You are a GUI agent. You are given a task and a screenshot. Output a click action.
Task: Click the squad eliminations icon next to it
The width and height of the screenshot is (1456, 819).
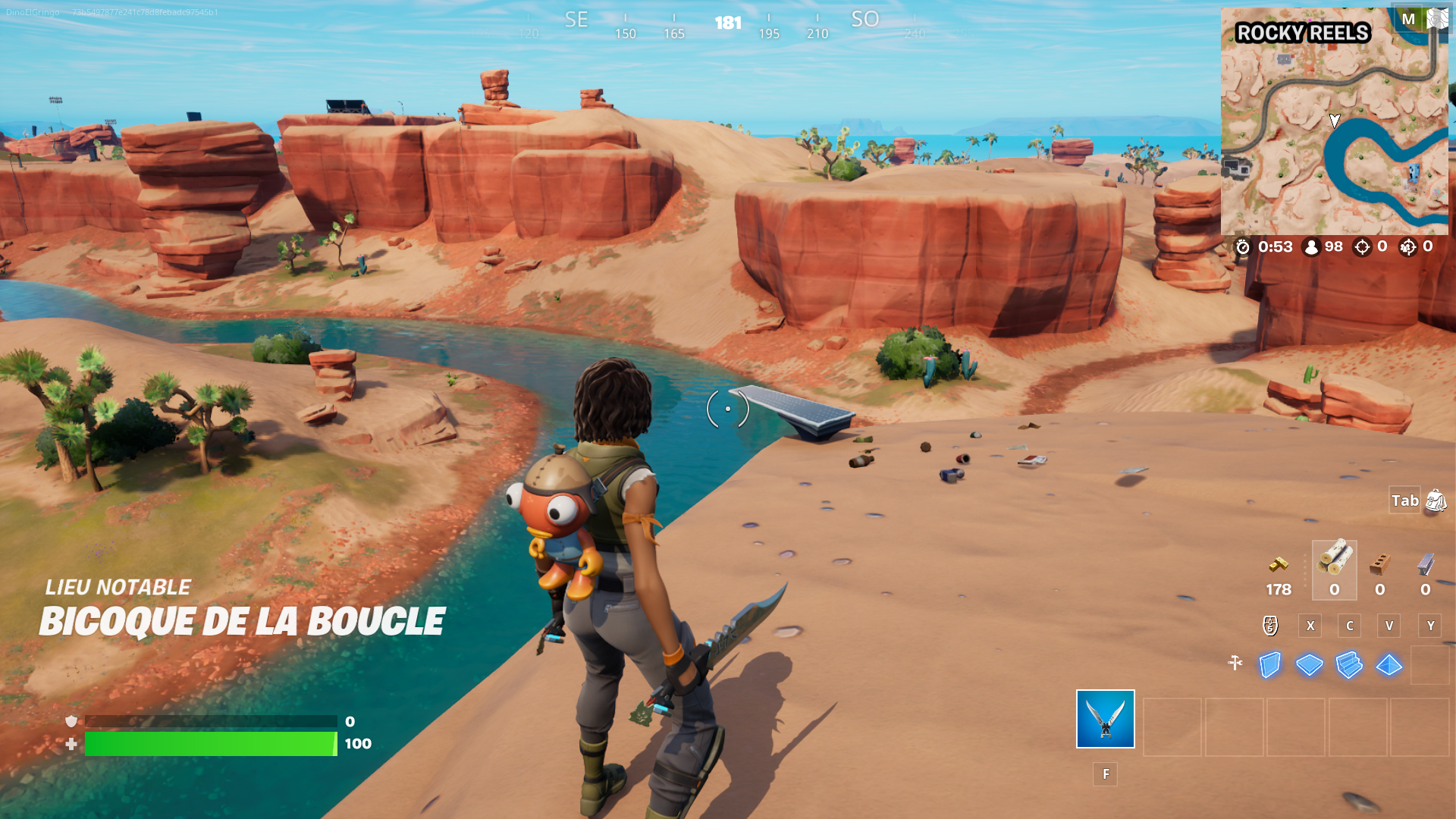[1408, 246]
